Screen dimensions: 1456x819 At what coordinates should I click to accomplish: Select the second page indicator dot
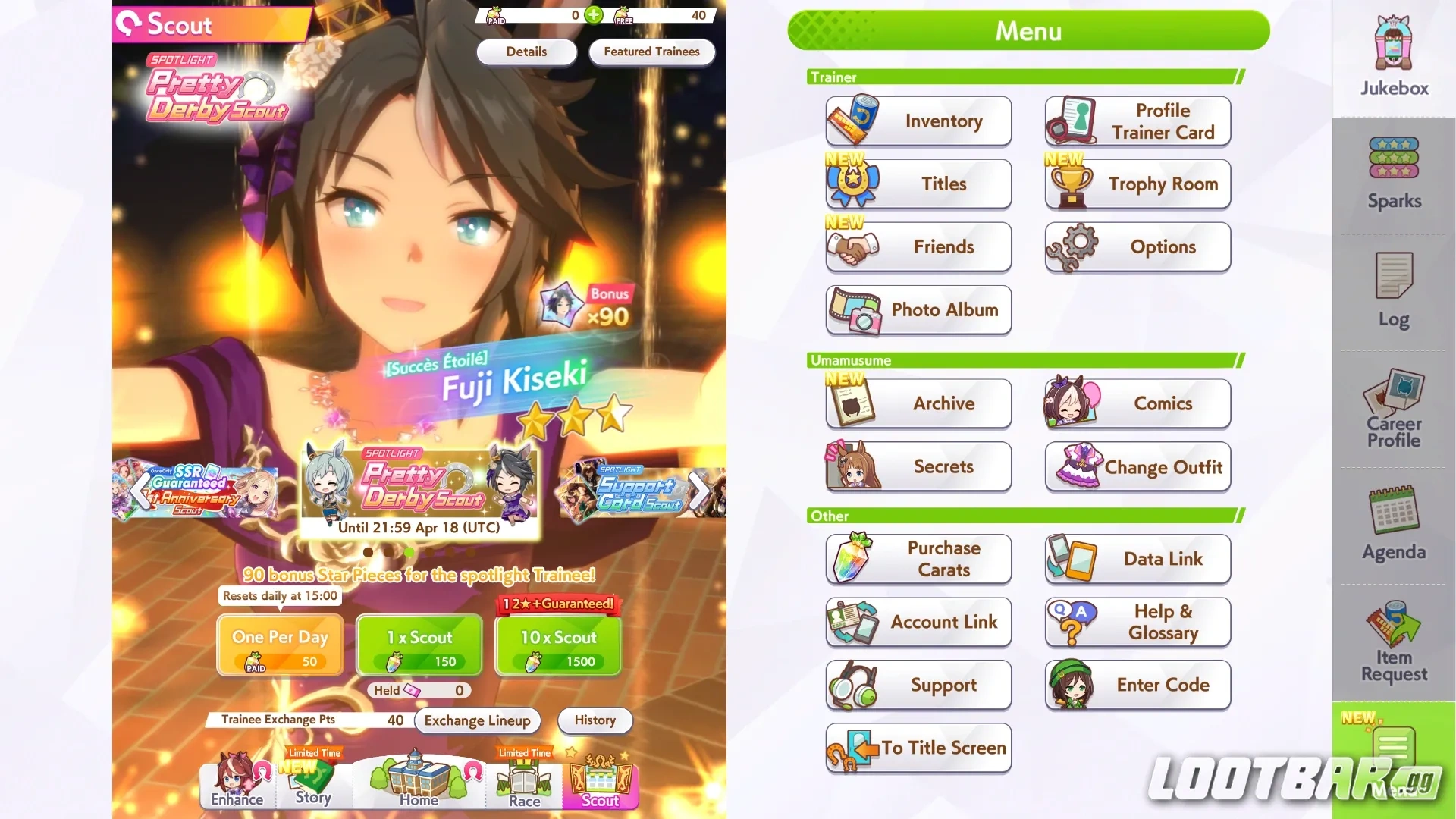tap(389, 553)
